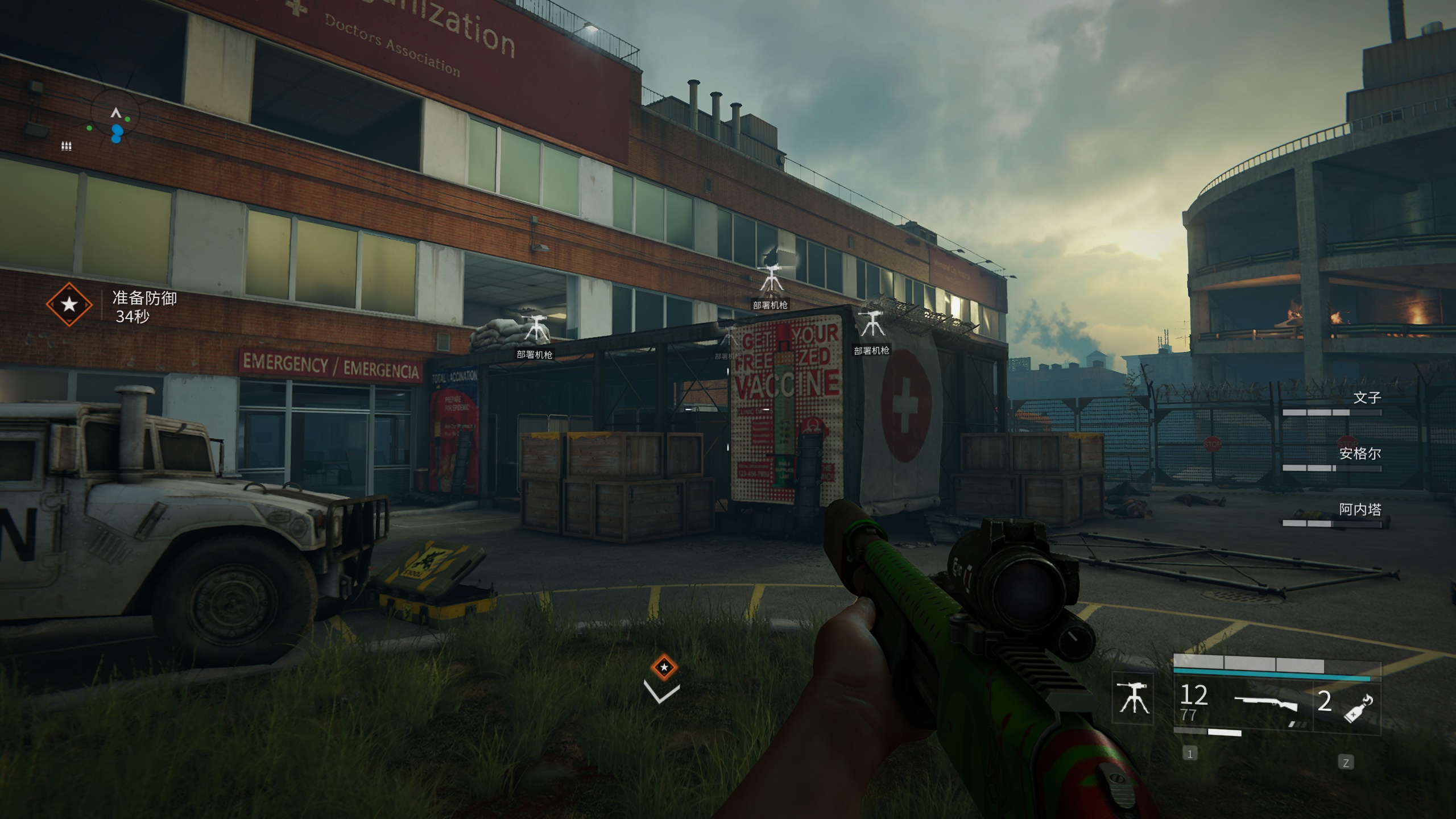Click the small bullets icon under the radar
The image size is (1456, 819).
(67, 146)
